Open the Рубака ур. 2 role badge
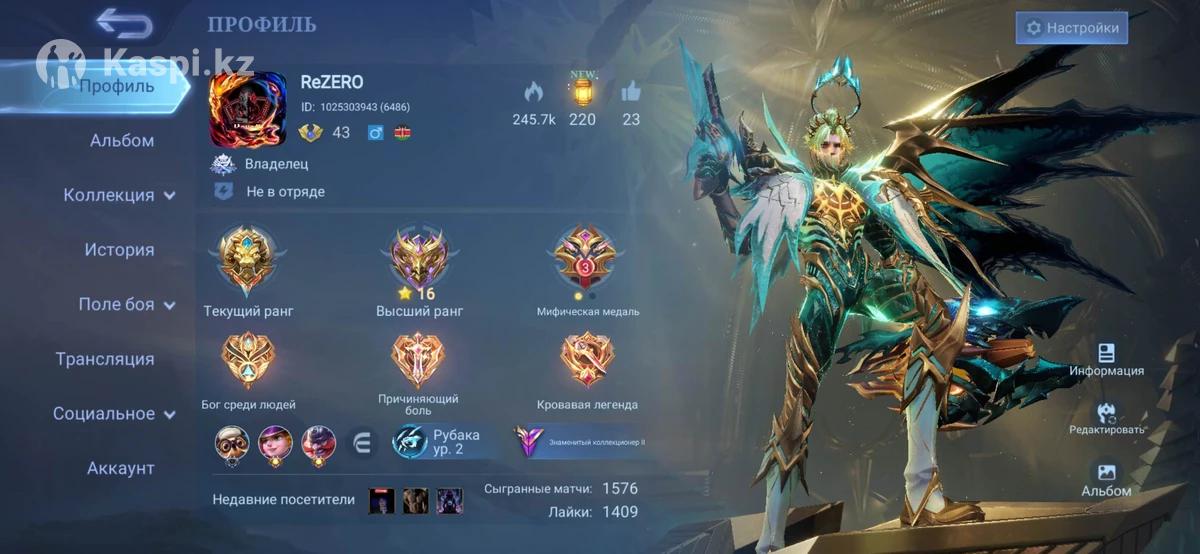The width and height of the screenshot is (1200, 554). tap(437, 441)
